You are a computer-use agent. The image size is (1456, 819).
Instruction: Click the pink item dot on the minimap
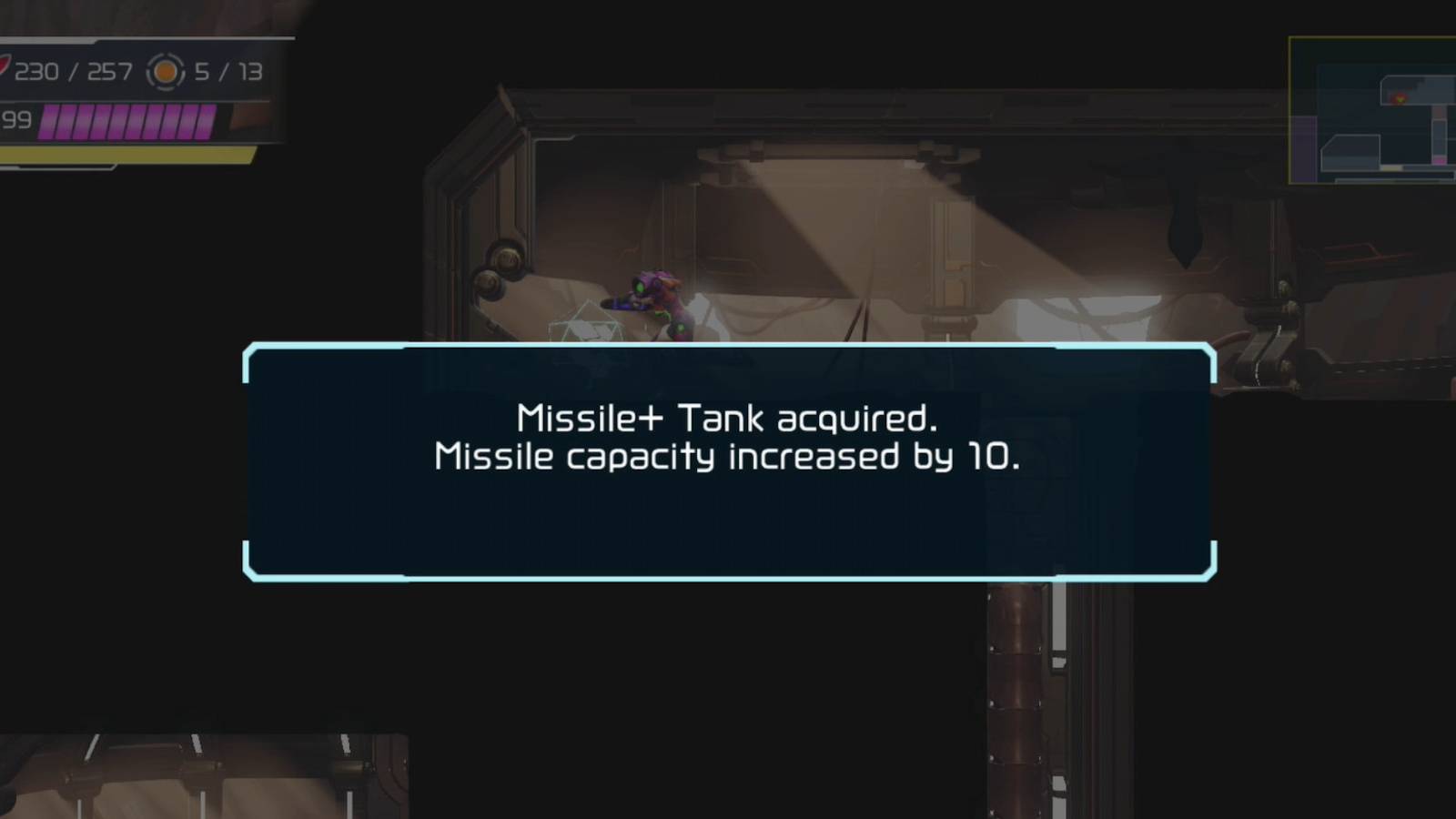pos(1439,160)
